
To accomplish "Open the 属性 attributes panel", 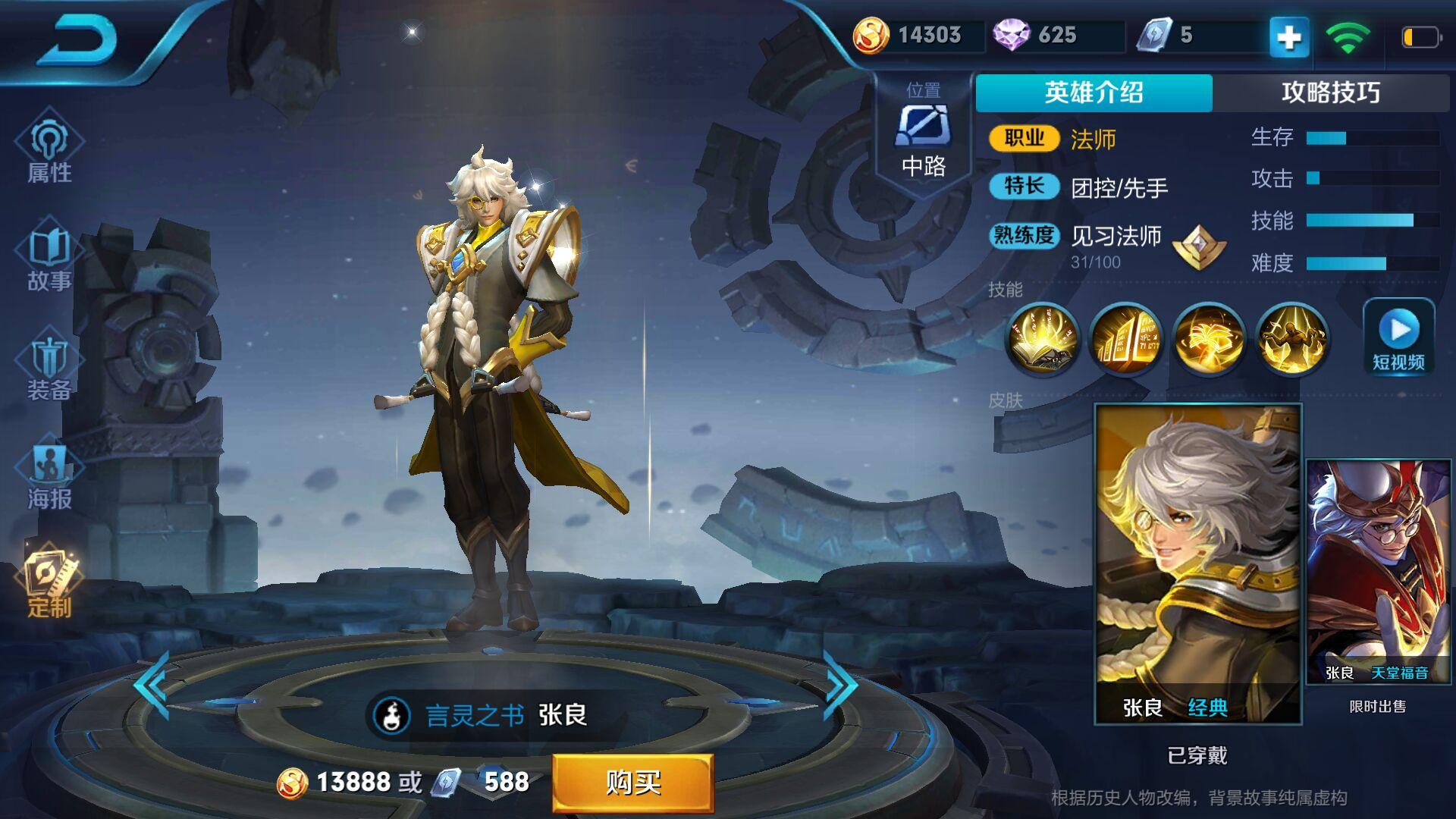I will (49, 149).
